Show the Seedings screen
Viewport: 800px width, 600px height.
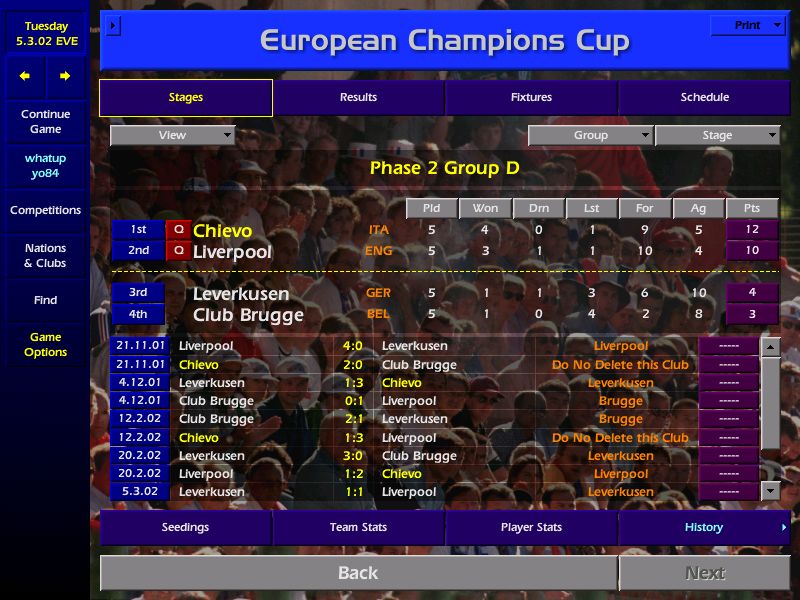tap(185, 527)
